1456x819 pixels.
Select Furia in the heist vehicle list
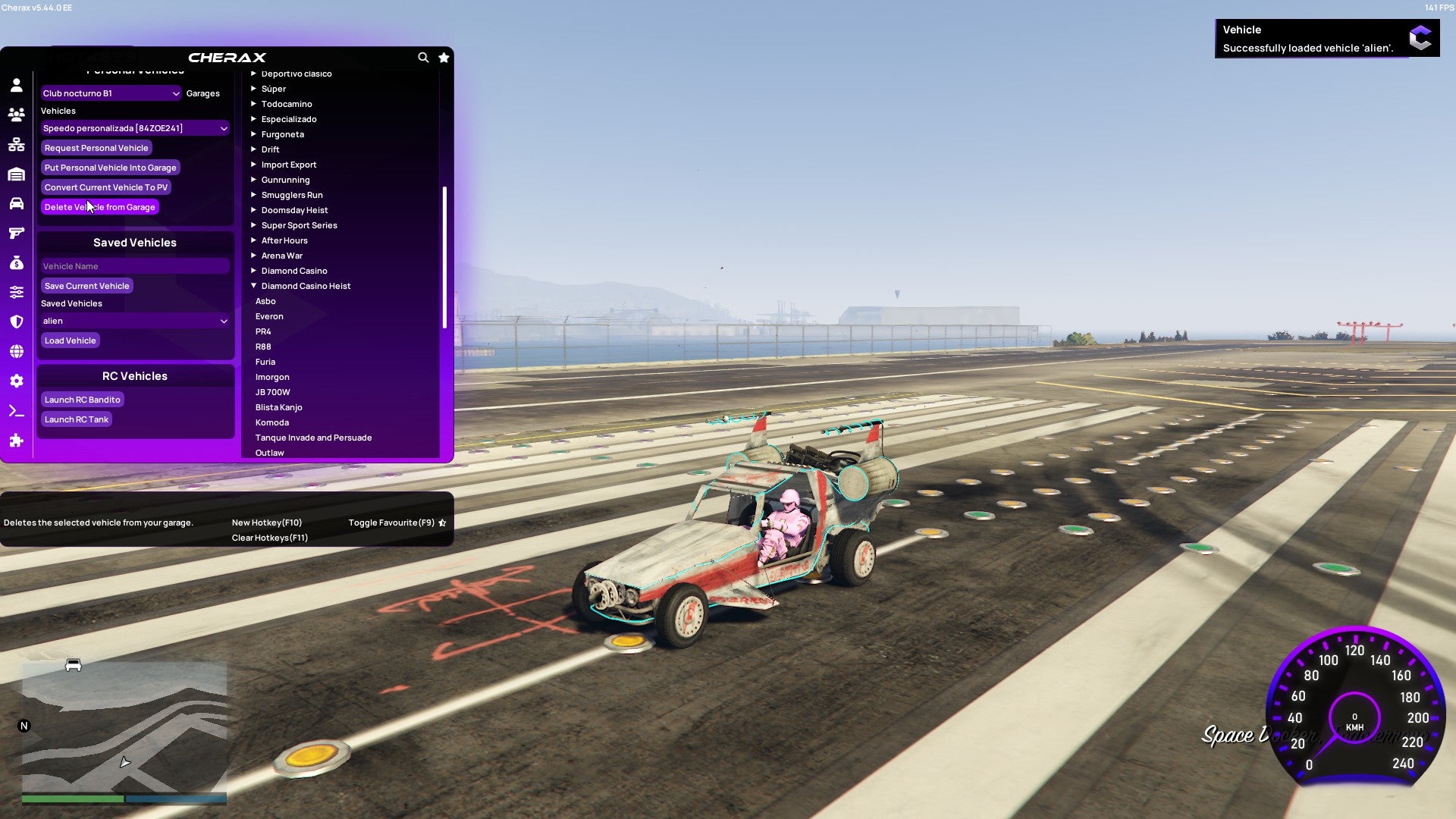pyautogui.click(x=265, y=362)
